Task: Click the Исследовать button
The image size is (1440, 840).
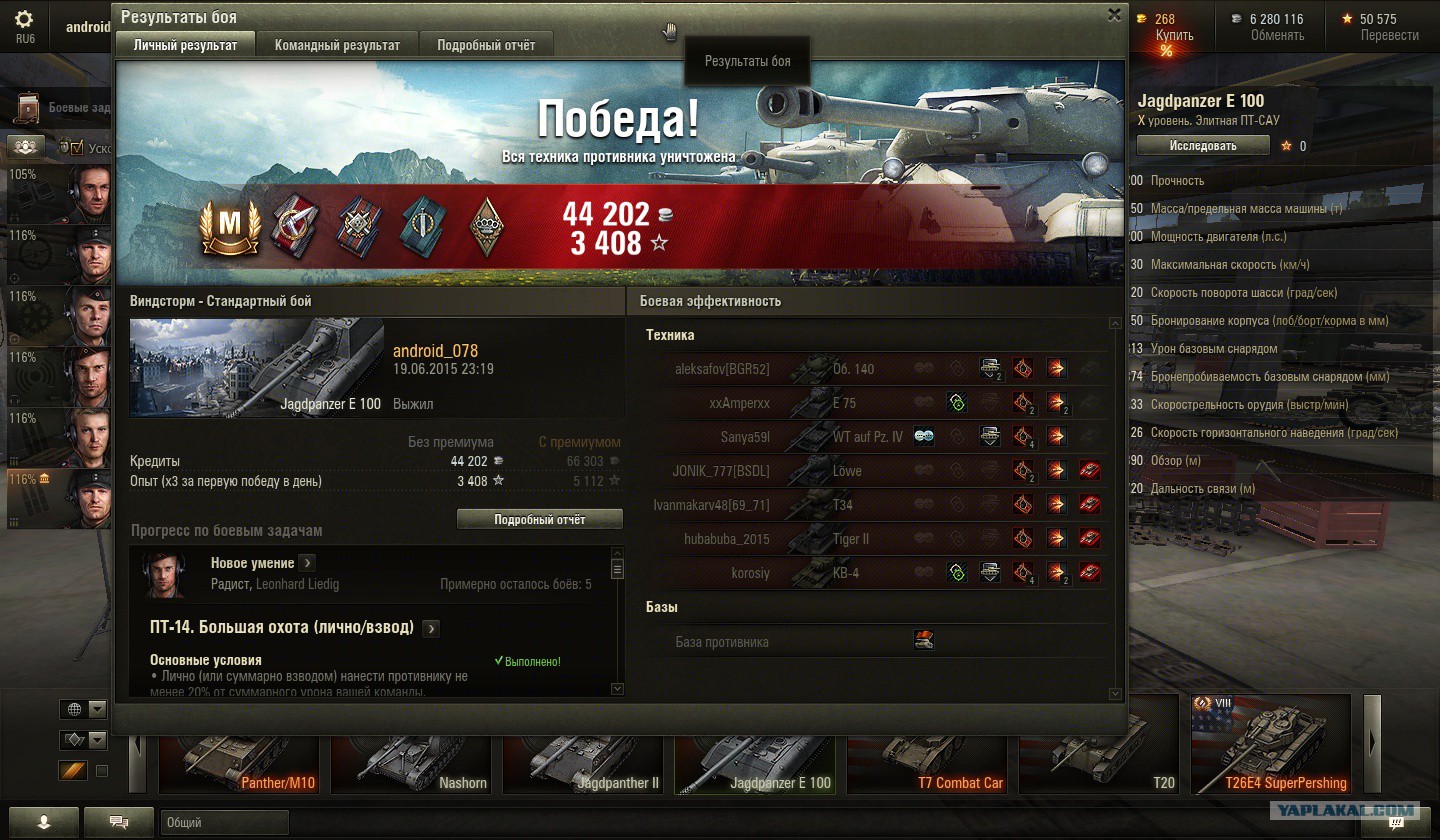Action: pos(1203,146)
